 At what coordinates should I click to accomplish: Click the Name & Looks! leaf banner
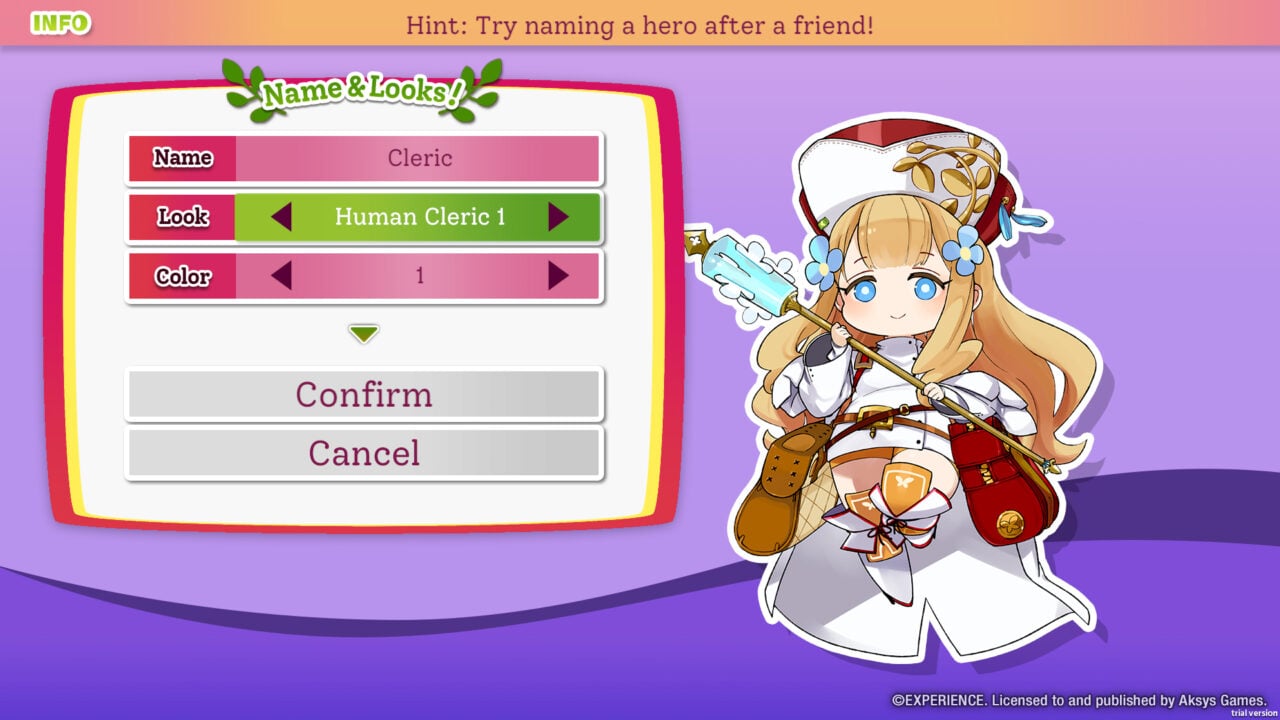(x=362, y=89)
